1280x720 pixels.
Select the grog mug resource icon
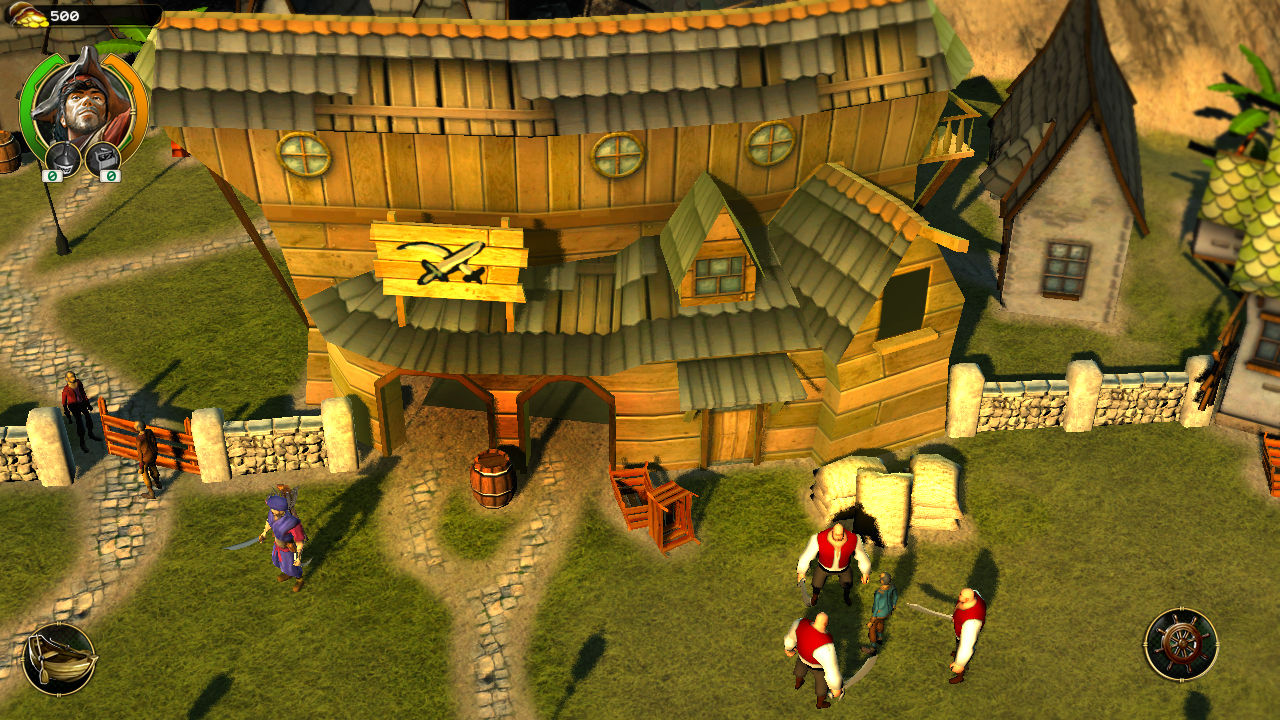click(x=61, y=157)
